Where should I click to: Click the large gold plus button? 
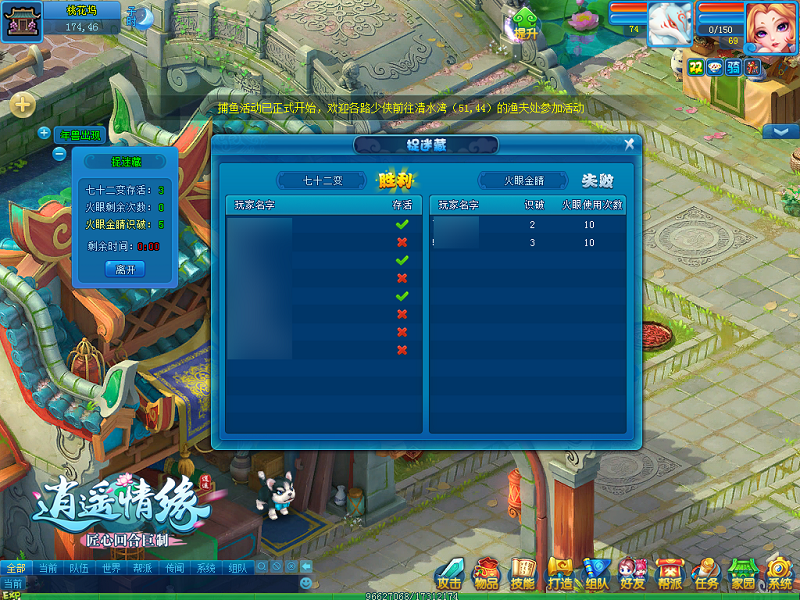point(23,104)
